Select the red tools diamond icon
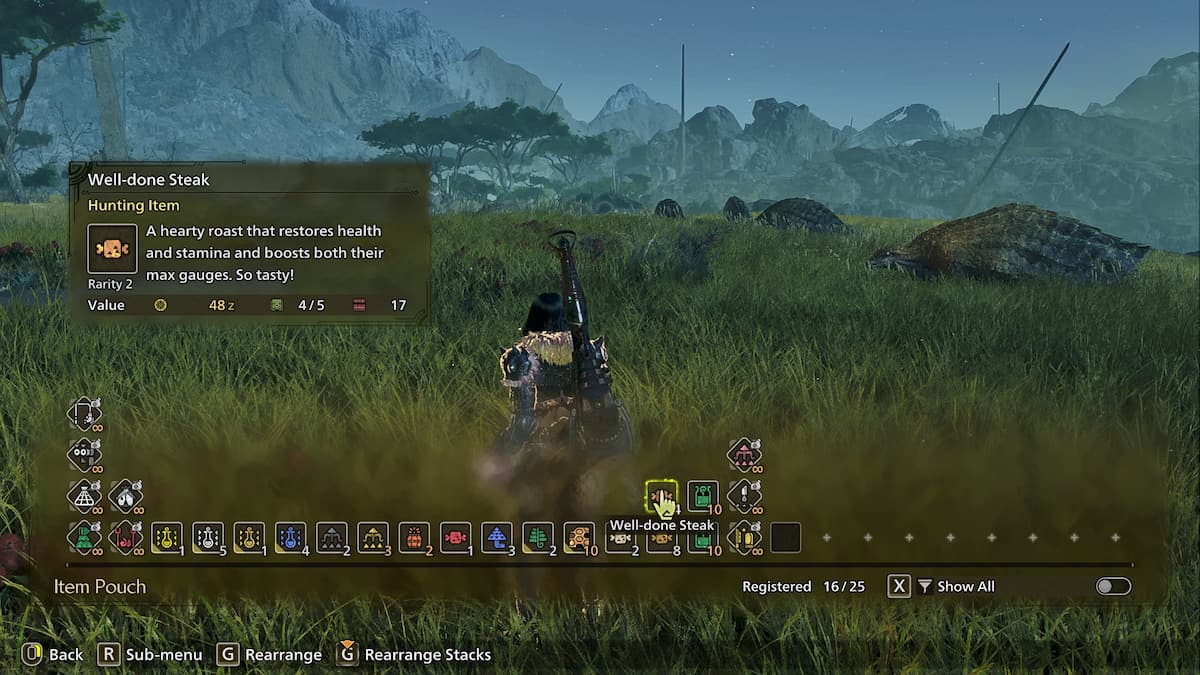 (x=125, y=538)
